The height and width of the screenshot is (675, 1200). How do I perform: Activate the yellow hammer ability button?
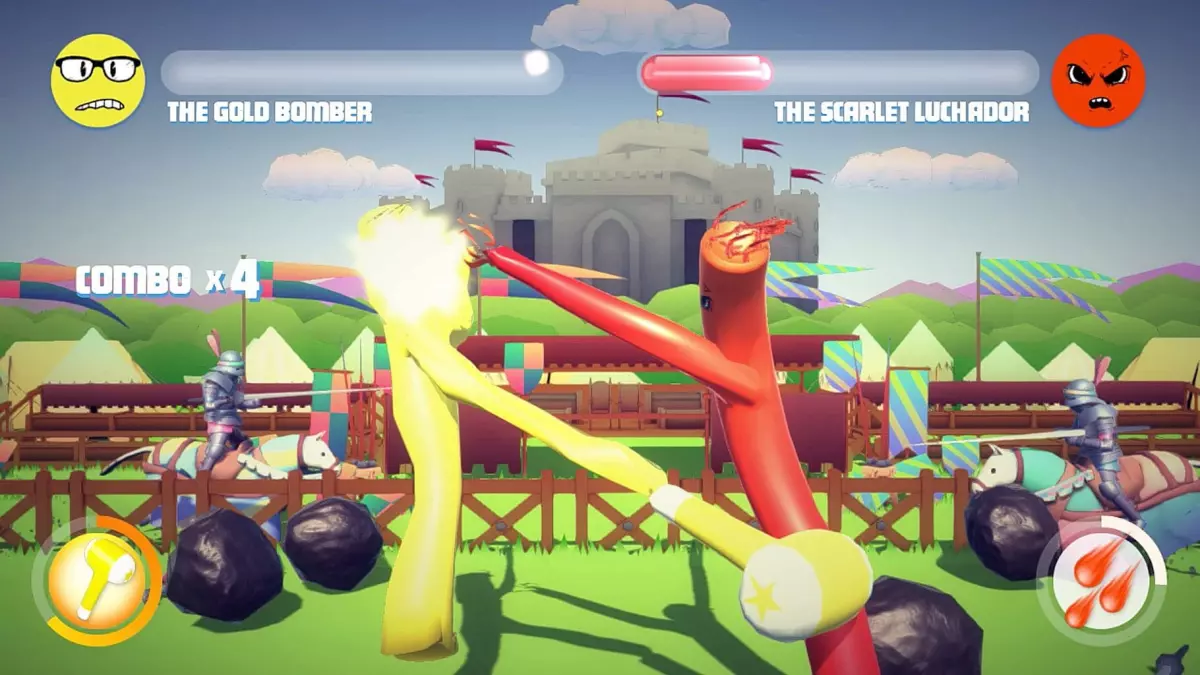pos(96,580)
